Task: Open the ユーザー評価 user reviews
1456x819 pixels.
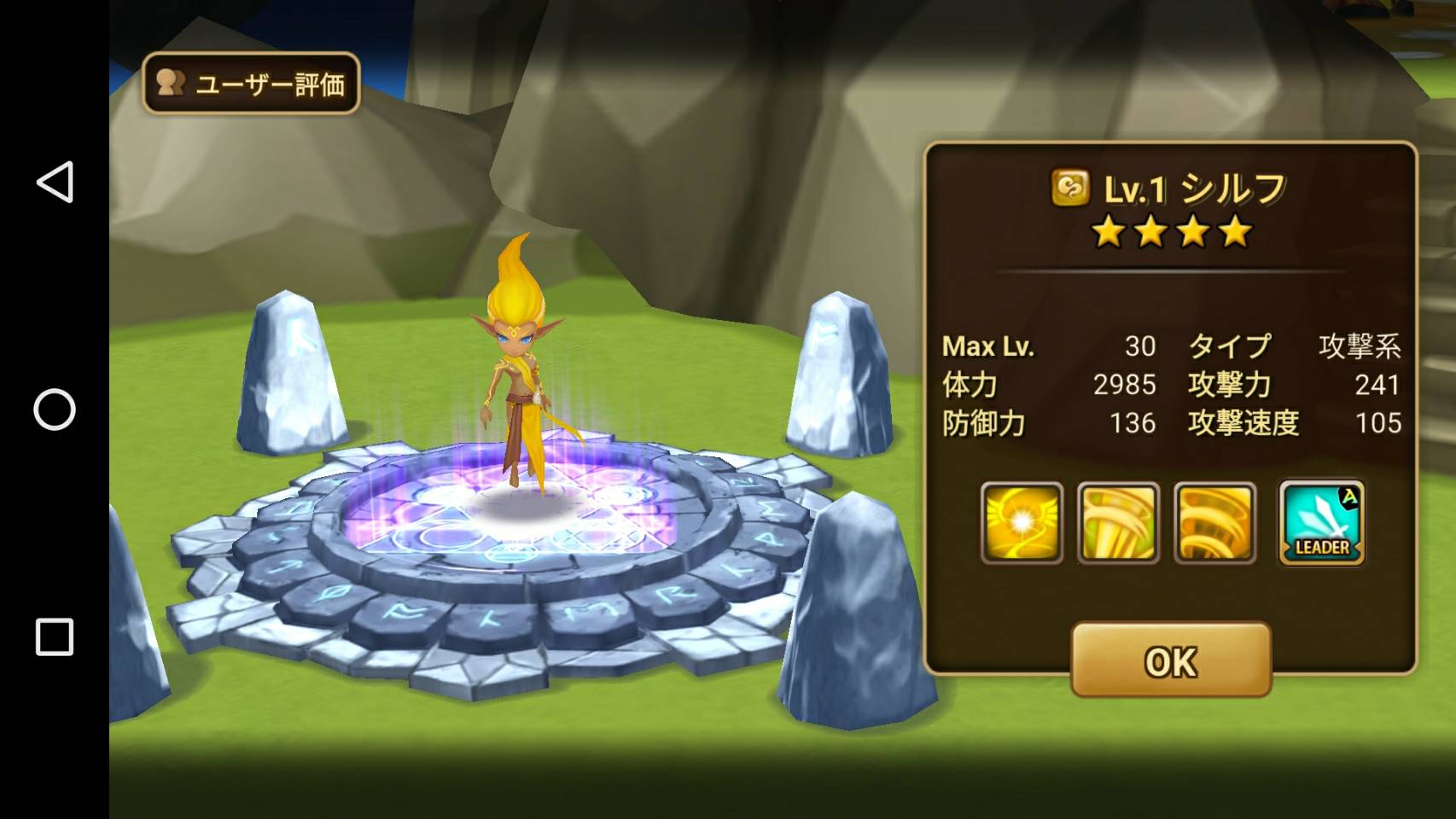Action: pyautogui.click(x=251, y=84)
